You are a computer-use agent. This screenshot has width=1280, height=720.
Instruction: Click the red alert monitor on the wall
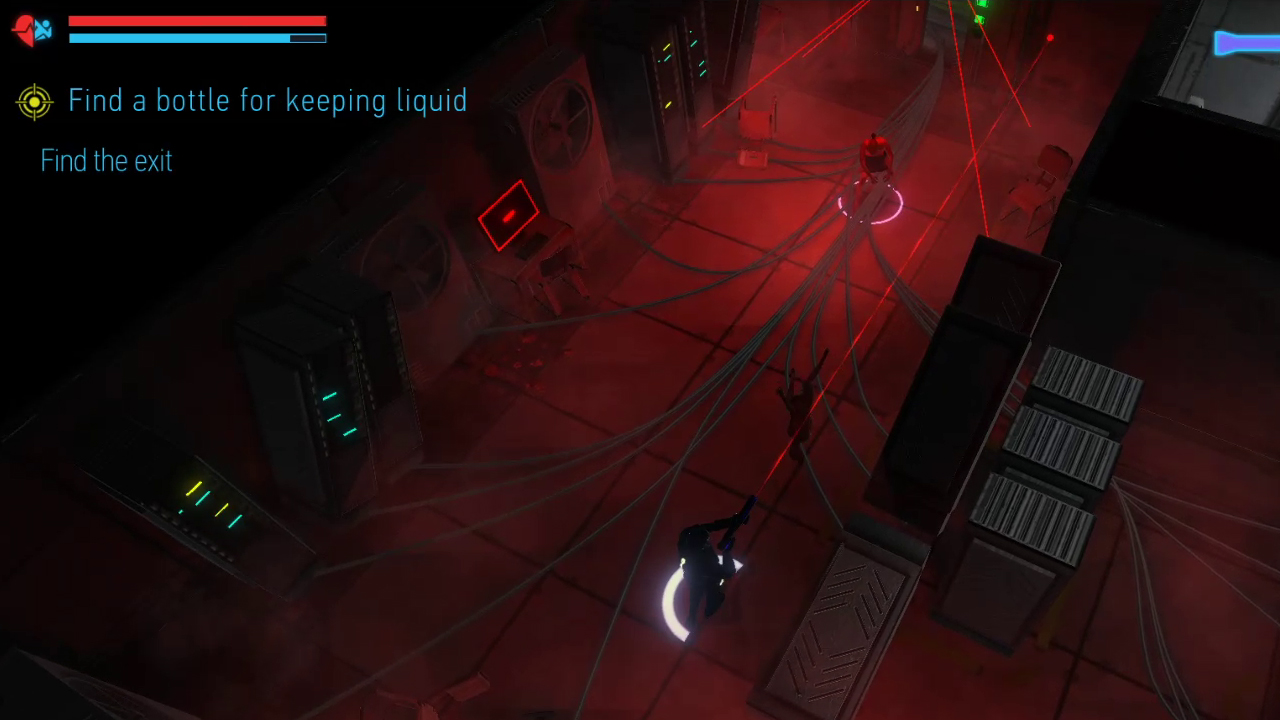coord(509,215)
